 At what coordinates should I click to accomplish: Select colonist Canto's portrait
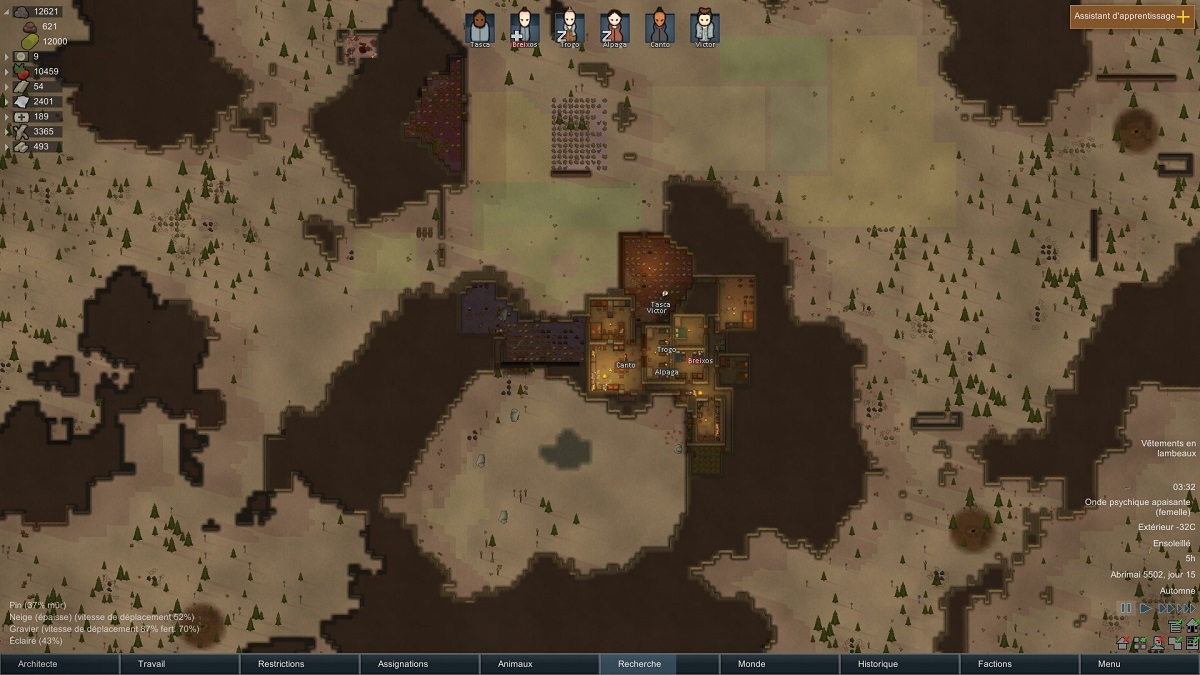660,26
